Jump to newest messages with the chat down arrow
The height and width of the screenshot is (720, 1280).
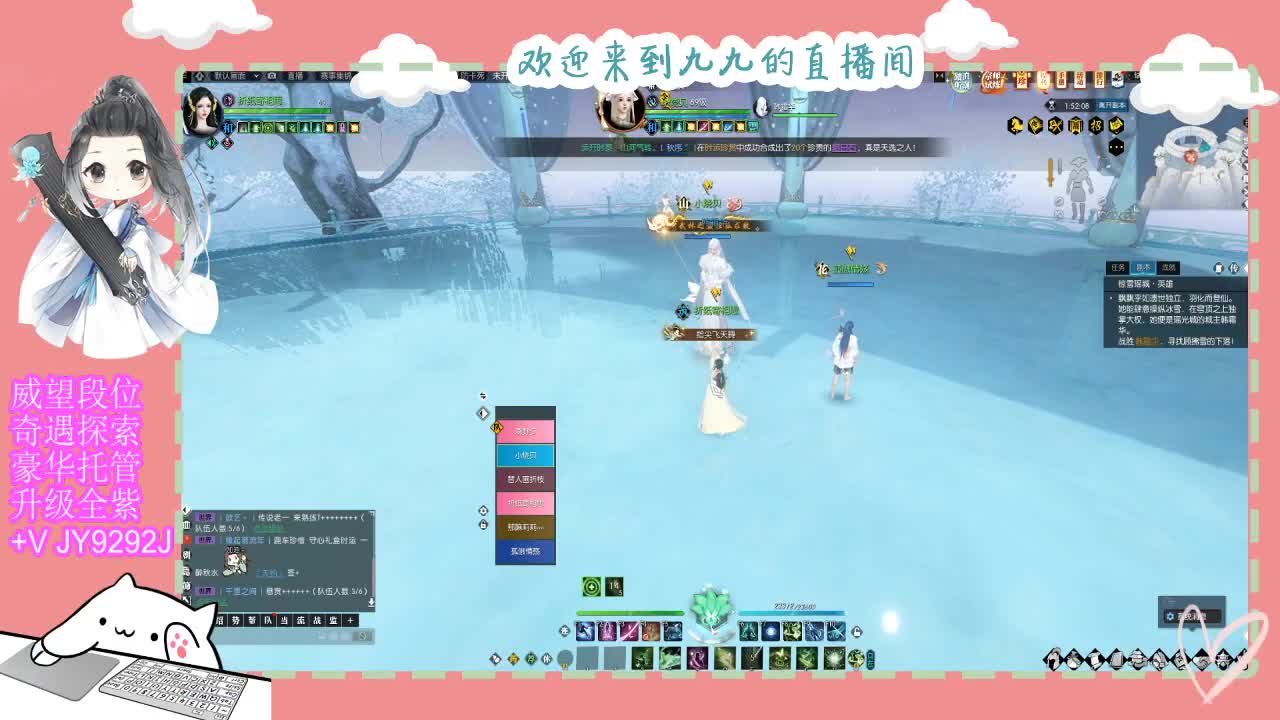371,602
